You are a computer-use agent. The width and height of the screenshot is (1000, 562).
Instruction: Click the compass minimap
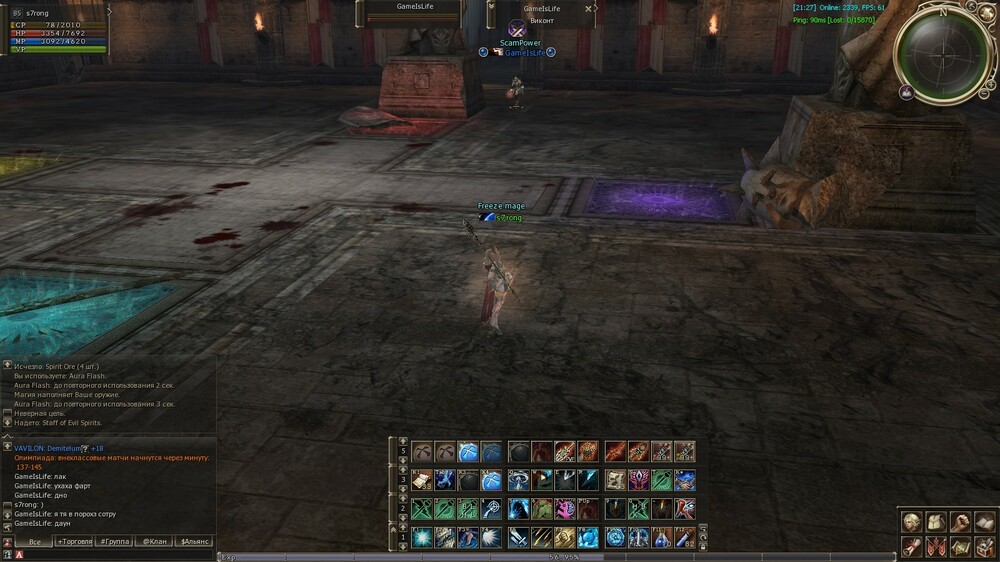pyautogui.click(x=941, y=52)
